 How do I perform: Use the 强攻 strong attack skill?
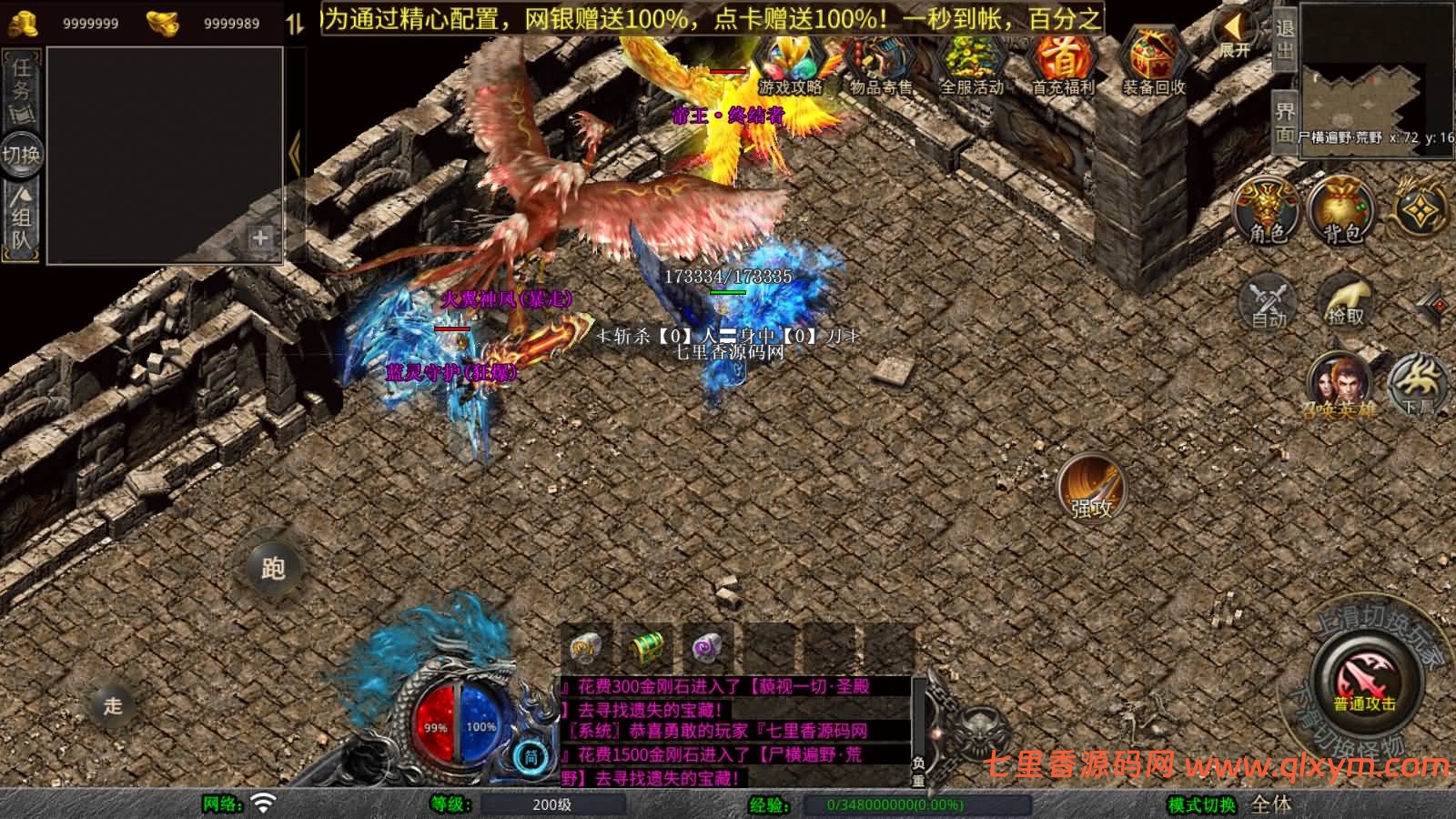[x=1091, y=488]
